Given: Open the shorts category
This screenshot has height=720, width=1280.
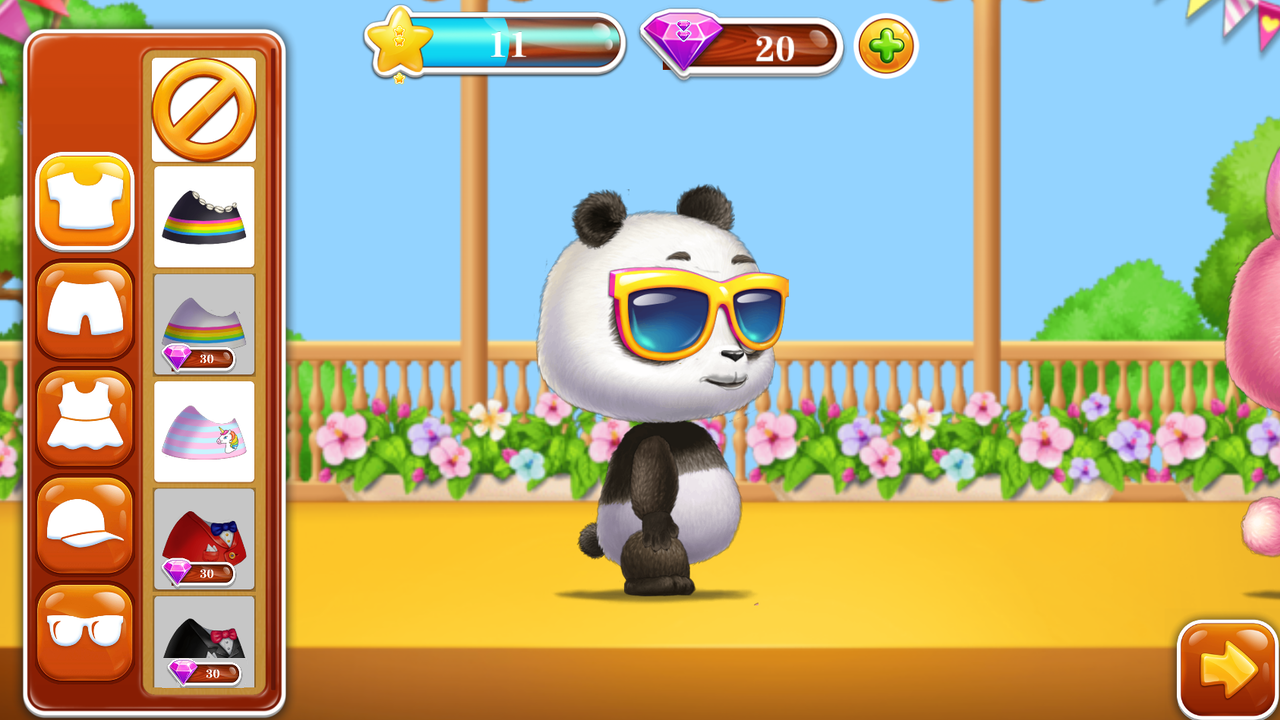Looking at the screenshot, I should click(85, 308).
